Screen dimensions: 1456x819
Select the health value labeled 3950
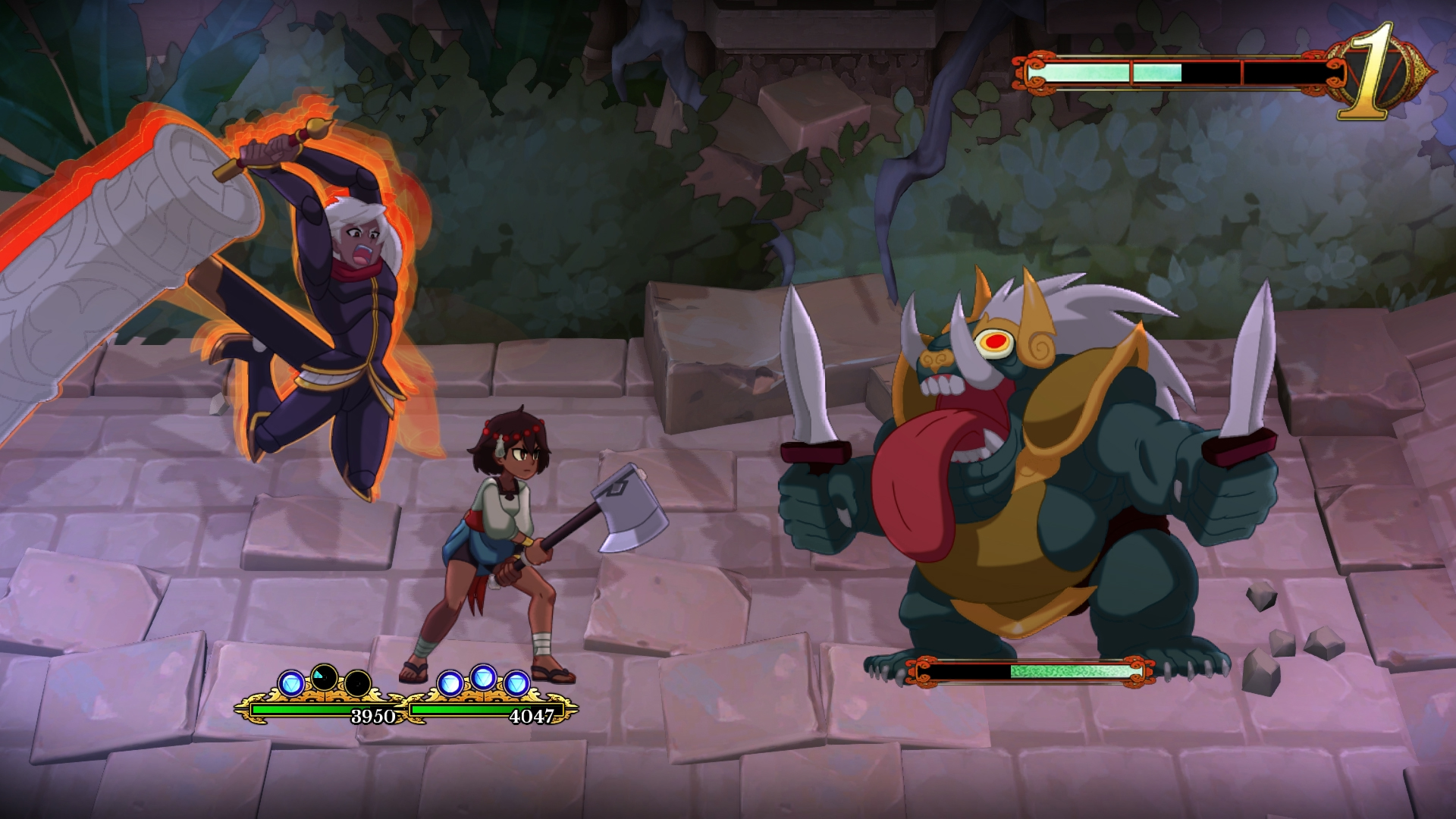374,714
